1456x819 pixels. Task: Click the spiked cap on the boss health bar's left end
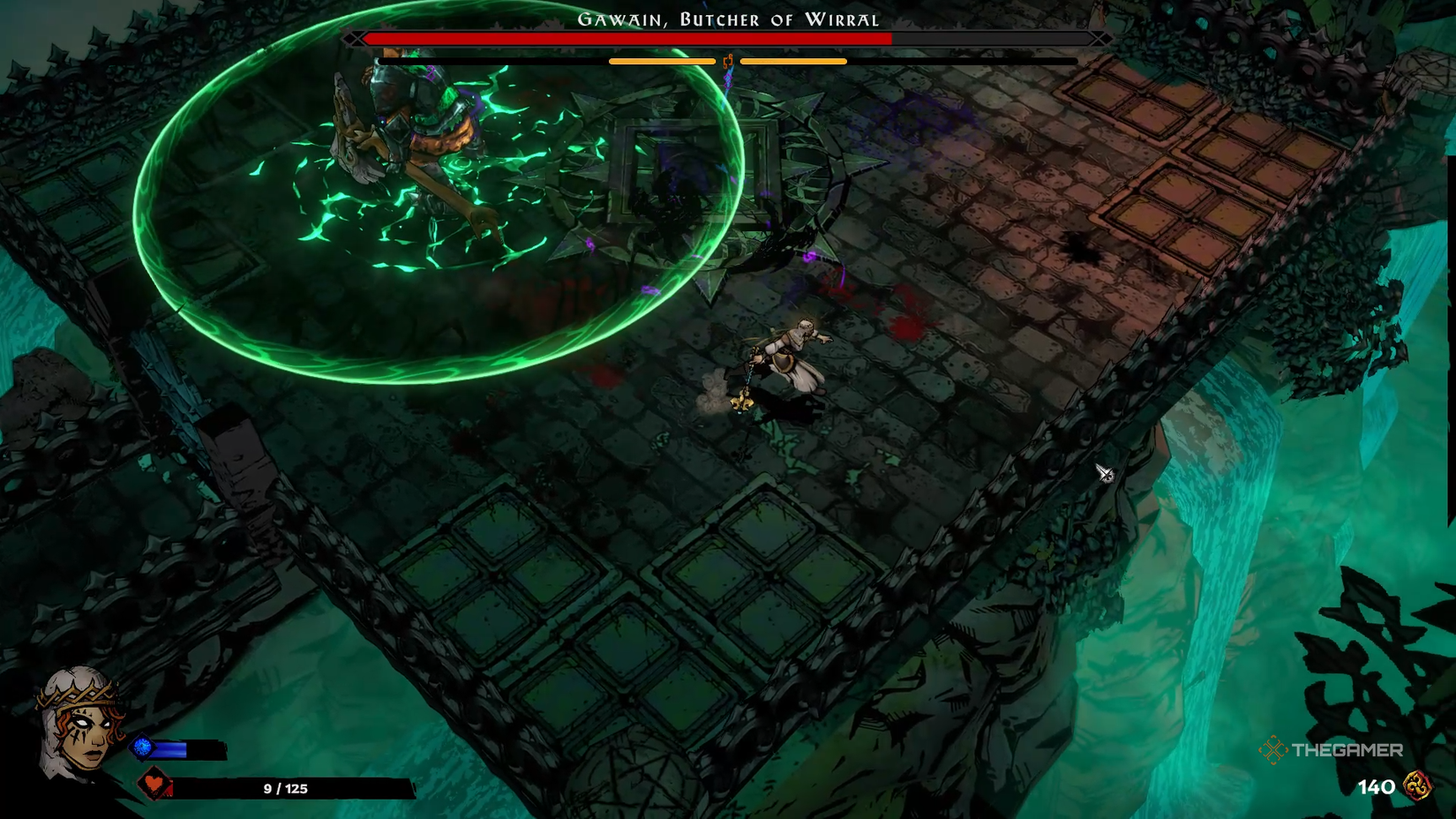pyautogui.click(x=356, y=39)
